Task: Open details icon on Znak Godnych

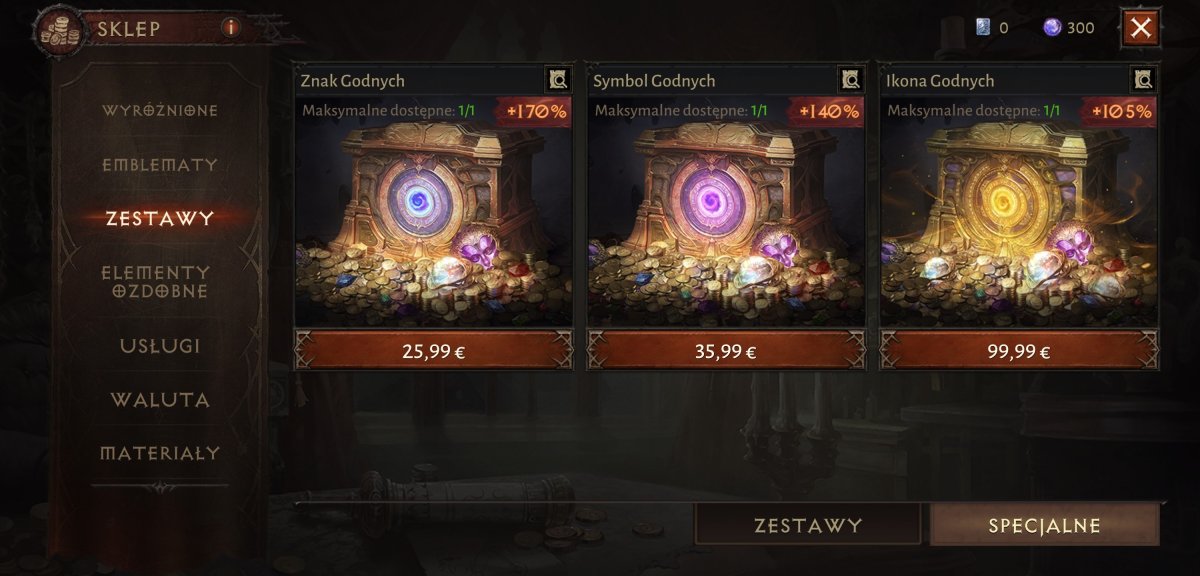Action: [558, 80]
